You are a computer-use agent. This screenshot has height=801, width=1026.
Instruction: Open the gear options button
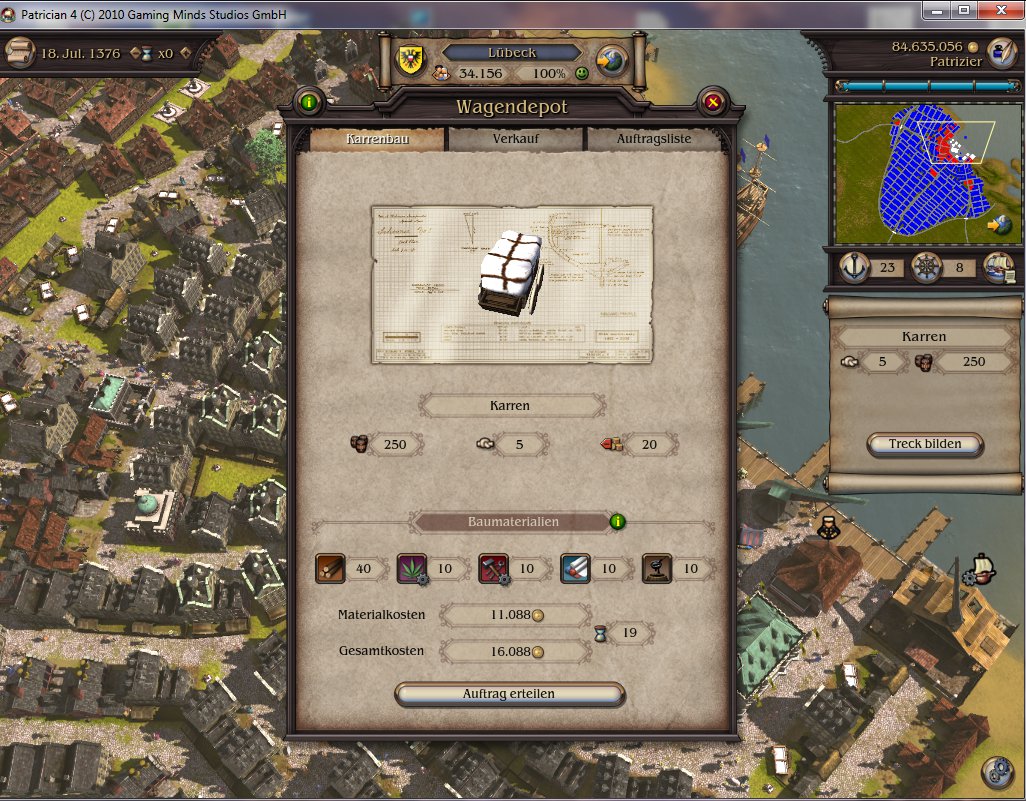tap(996, 772)
